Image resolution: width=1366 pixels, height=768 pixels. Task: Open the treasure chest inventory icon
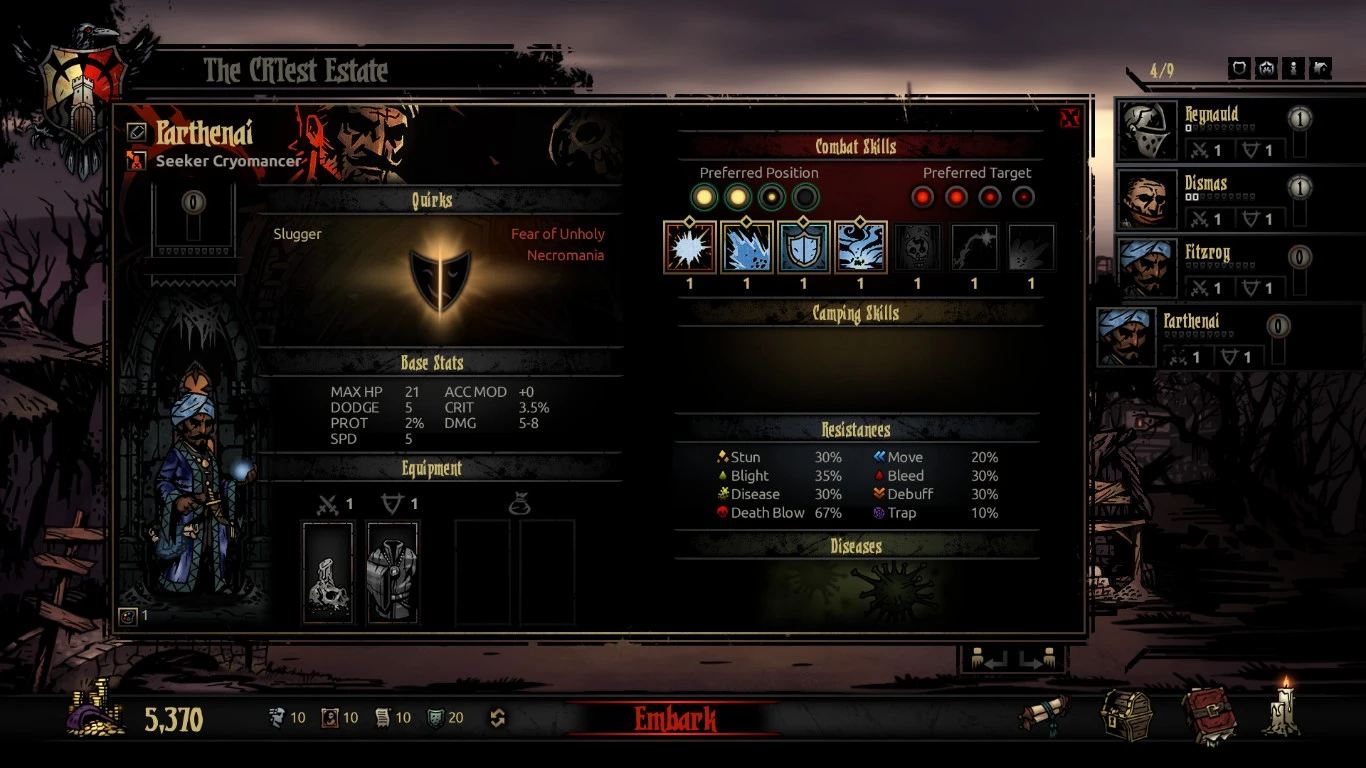tap(1126, 714)
